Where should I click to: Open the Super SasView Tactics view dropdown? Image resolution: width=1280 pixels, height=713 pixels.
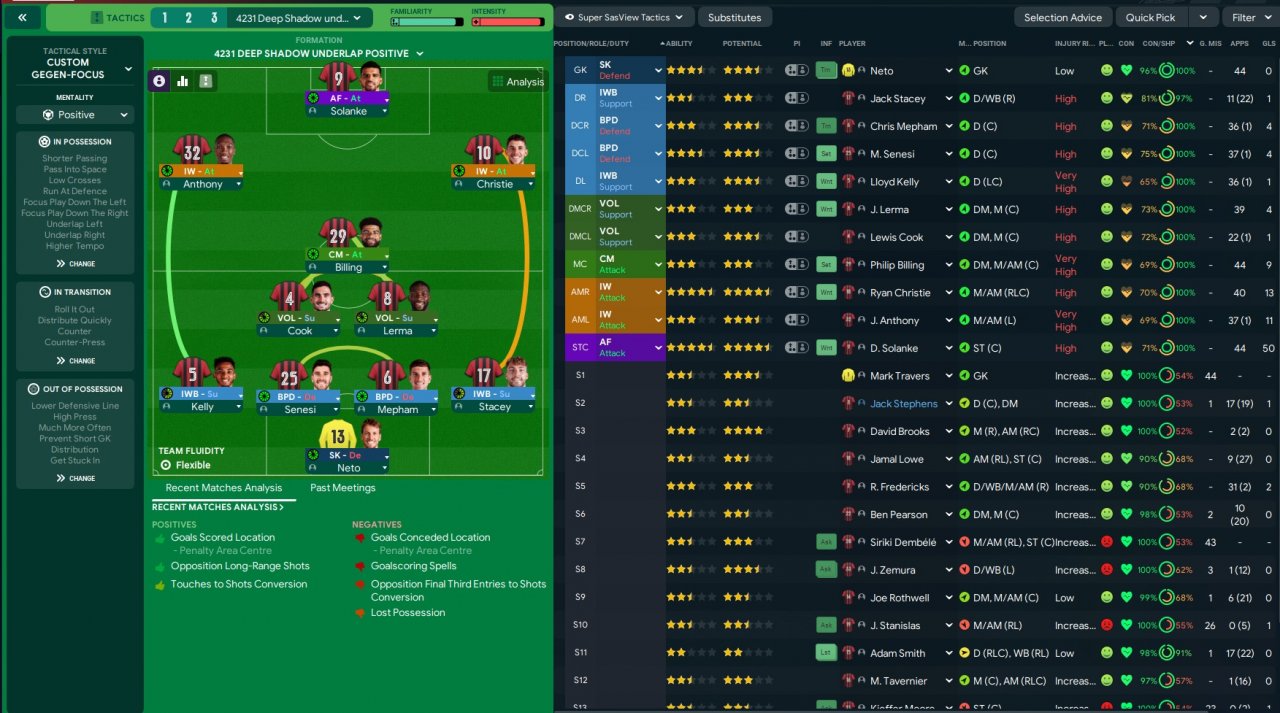click(x=624, y=17)
